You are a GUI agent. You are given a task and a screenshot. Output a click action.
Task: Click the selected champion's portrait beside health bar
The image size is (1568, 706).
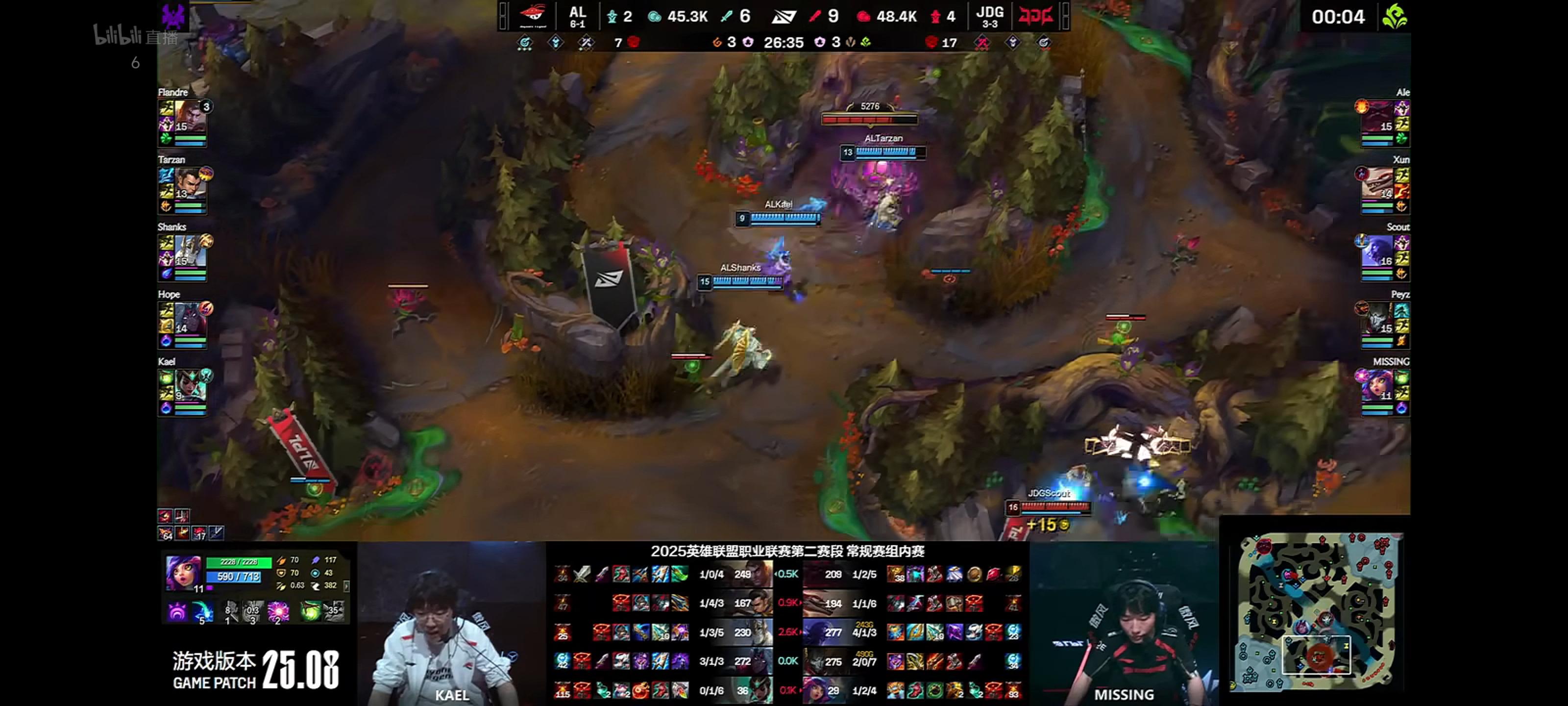click(183, 572)
